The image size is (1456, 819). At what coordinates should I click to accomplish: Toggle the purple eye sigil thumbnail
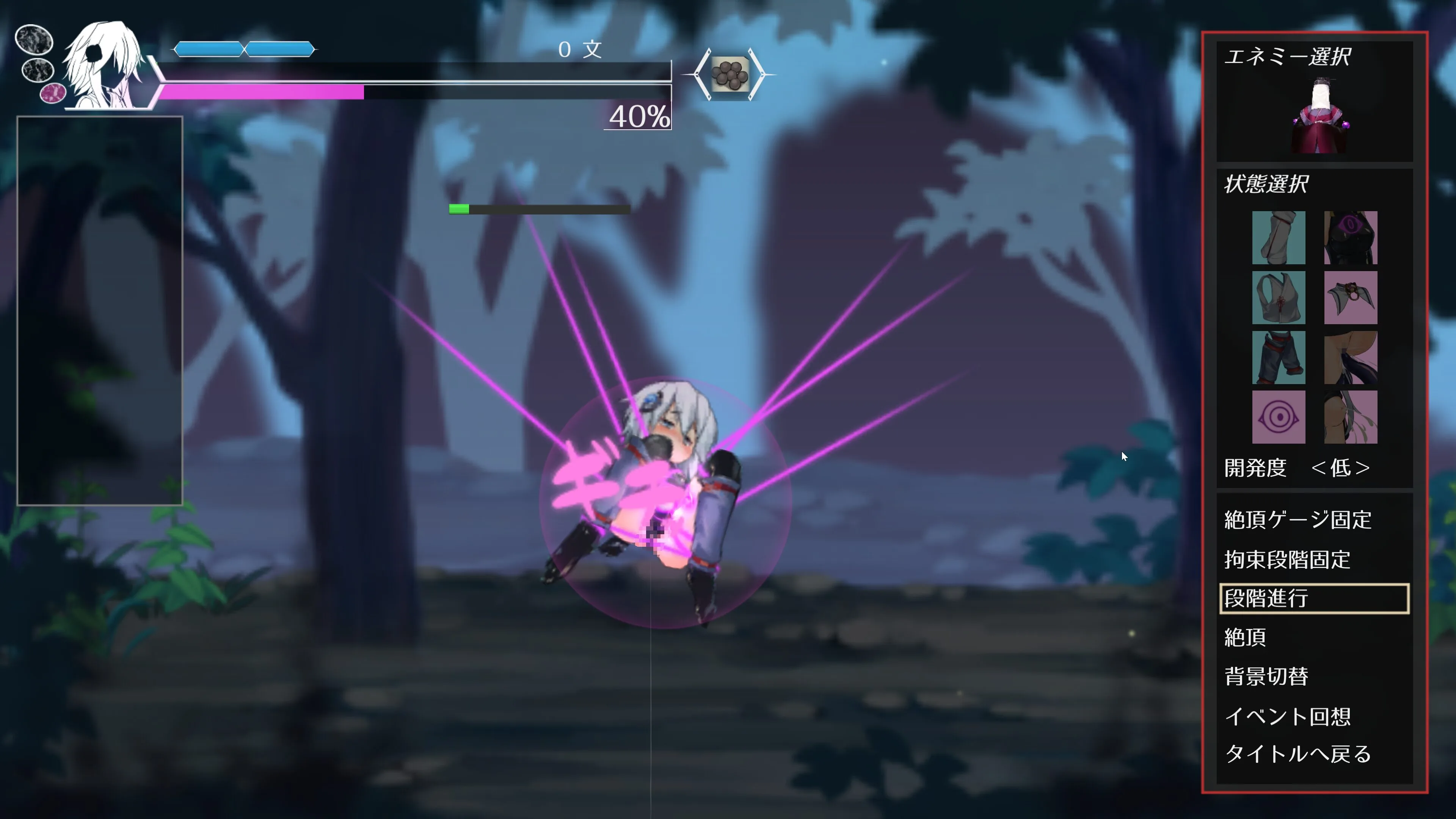point(1279,418)
